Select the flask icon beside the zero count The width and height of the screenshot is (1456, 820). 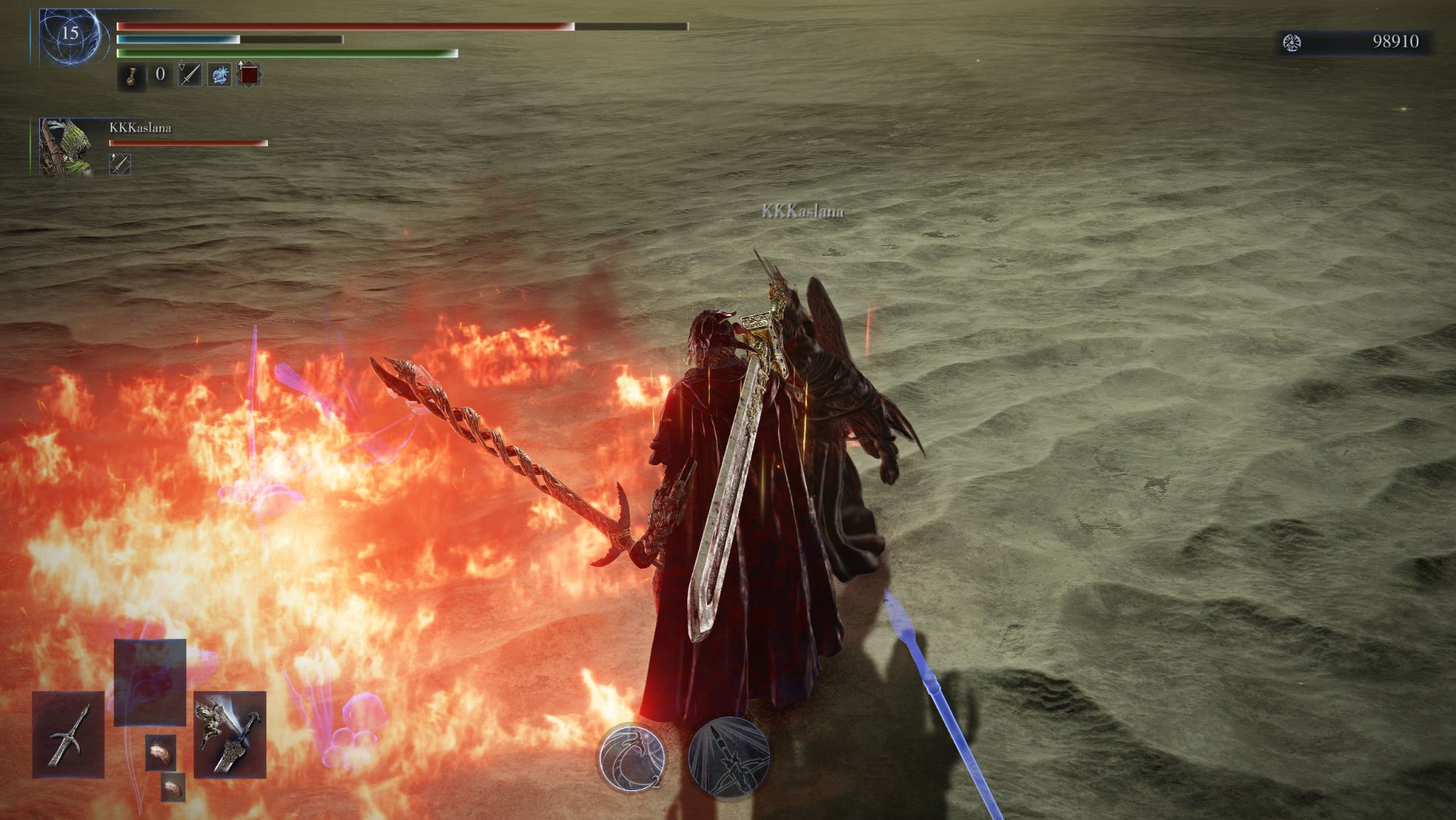[131, 75]
